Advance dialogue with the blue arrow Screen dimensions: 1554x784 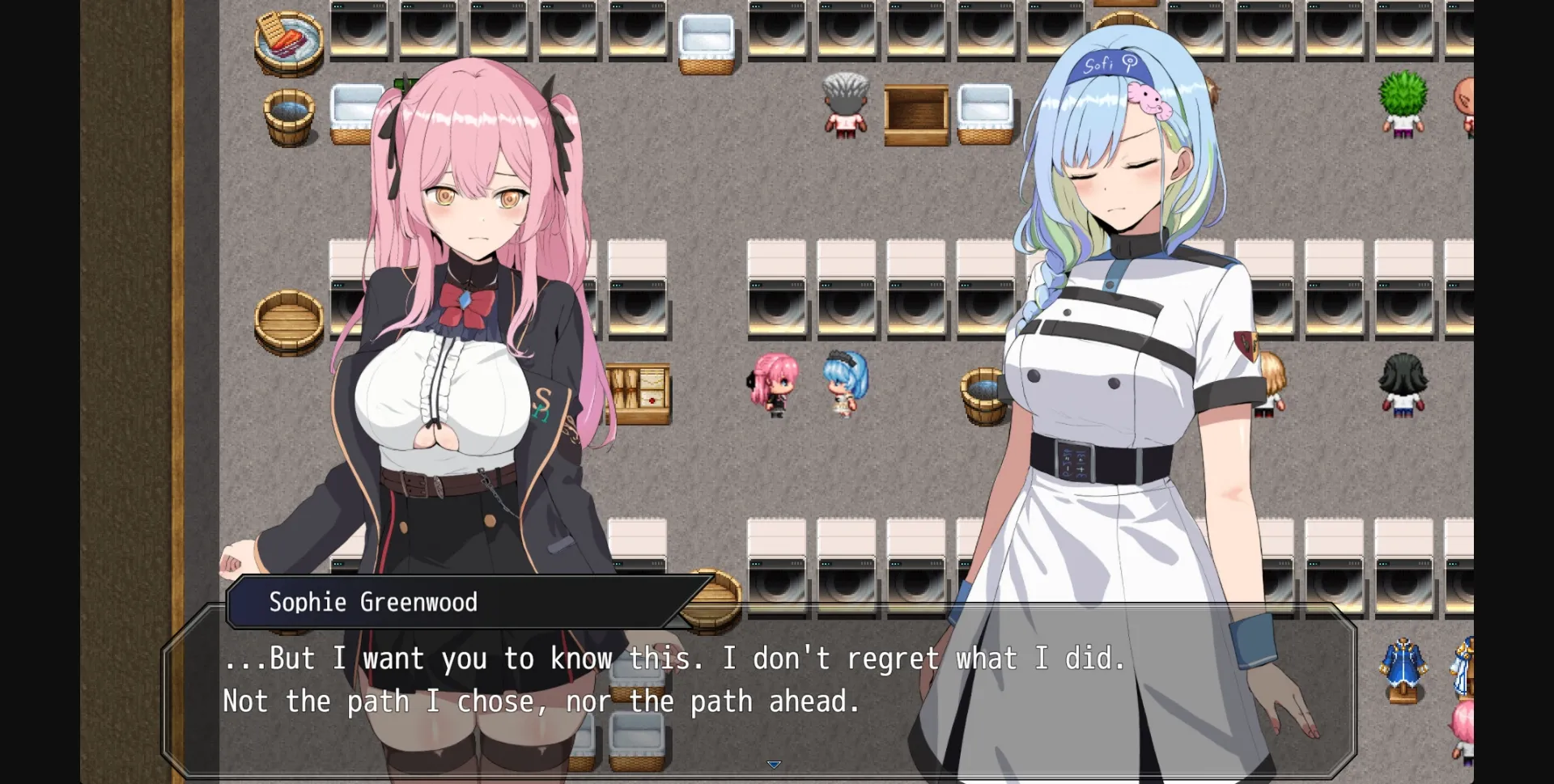click(x=774, y=764)
